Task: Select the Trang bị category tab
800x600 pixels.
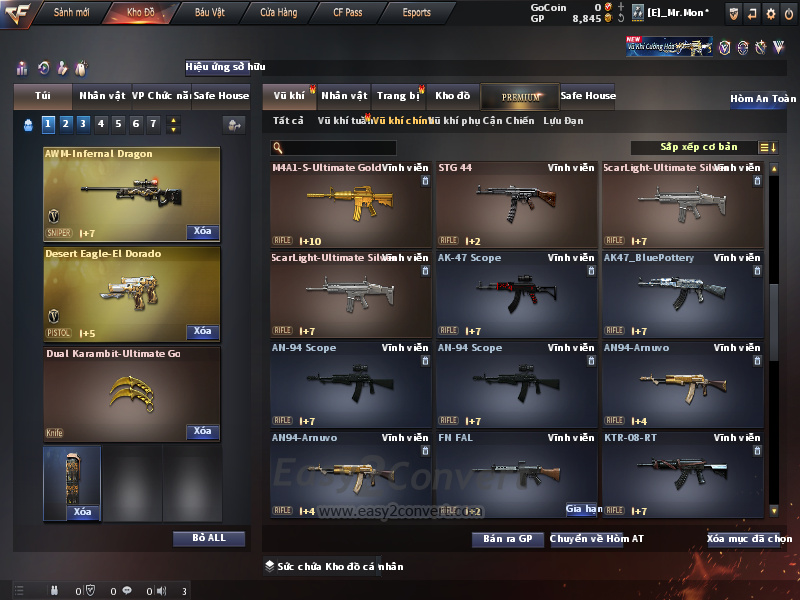Action: (398, 96)
